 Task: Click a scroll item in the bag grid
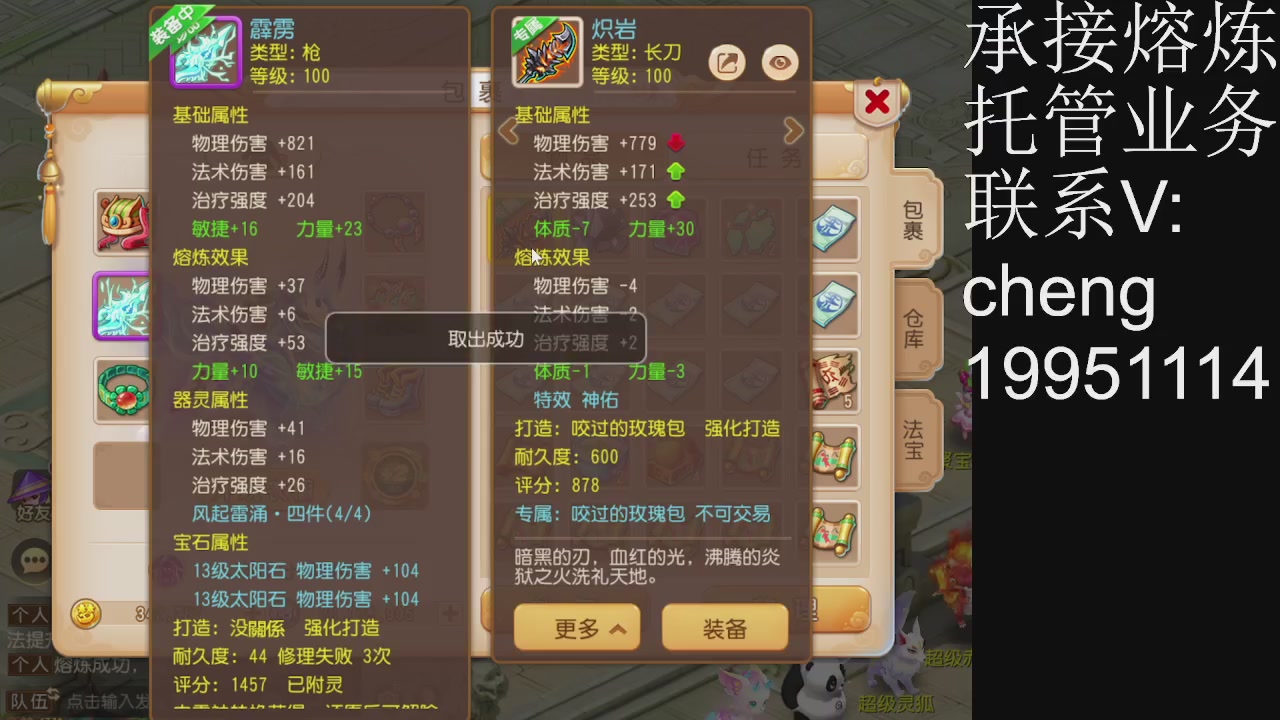tap(833, 458)
